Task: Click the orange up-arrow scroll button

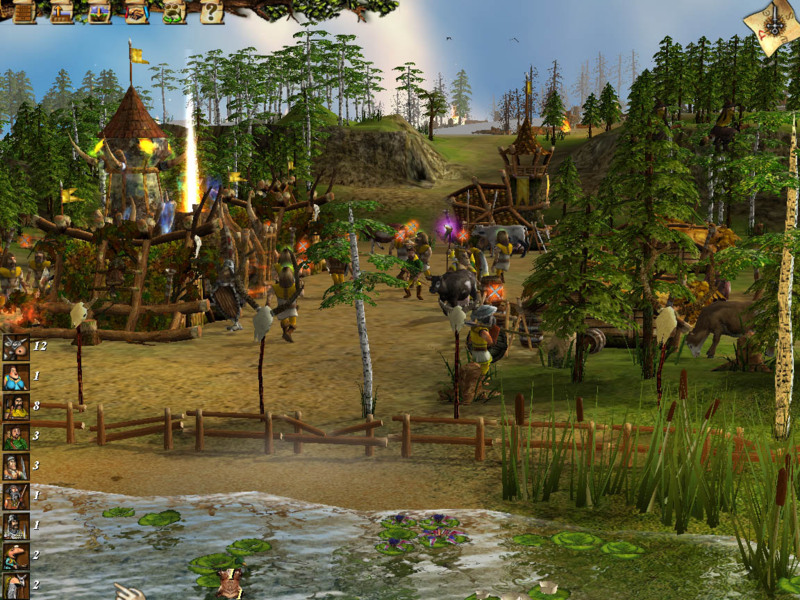Action: pyautogui.click(x=62, y=12)
